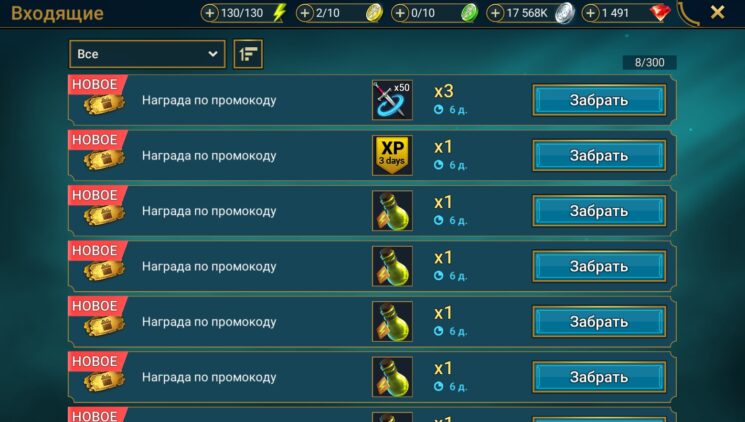Buy silver with the plus beside 17 568K
745x422 pixels.
(x=496, y=13)
